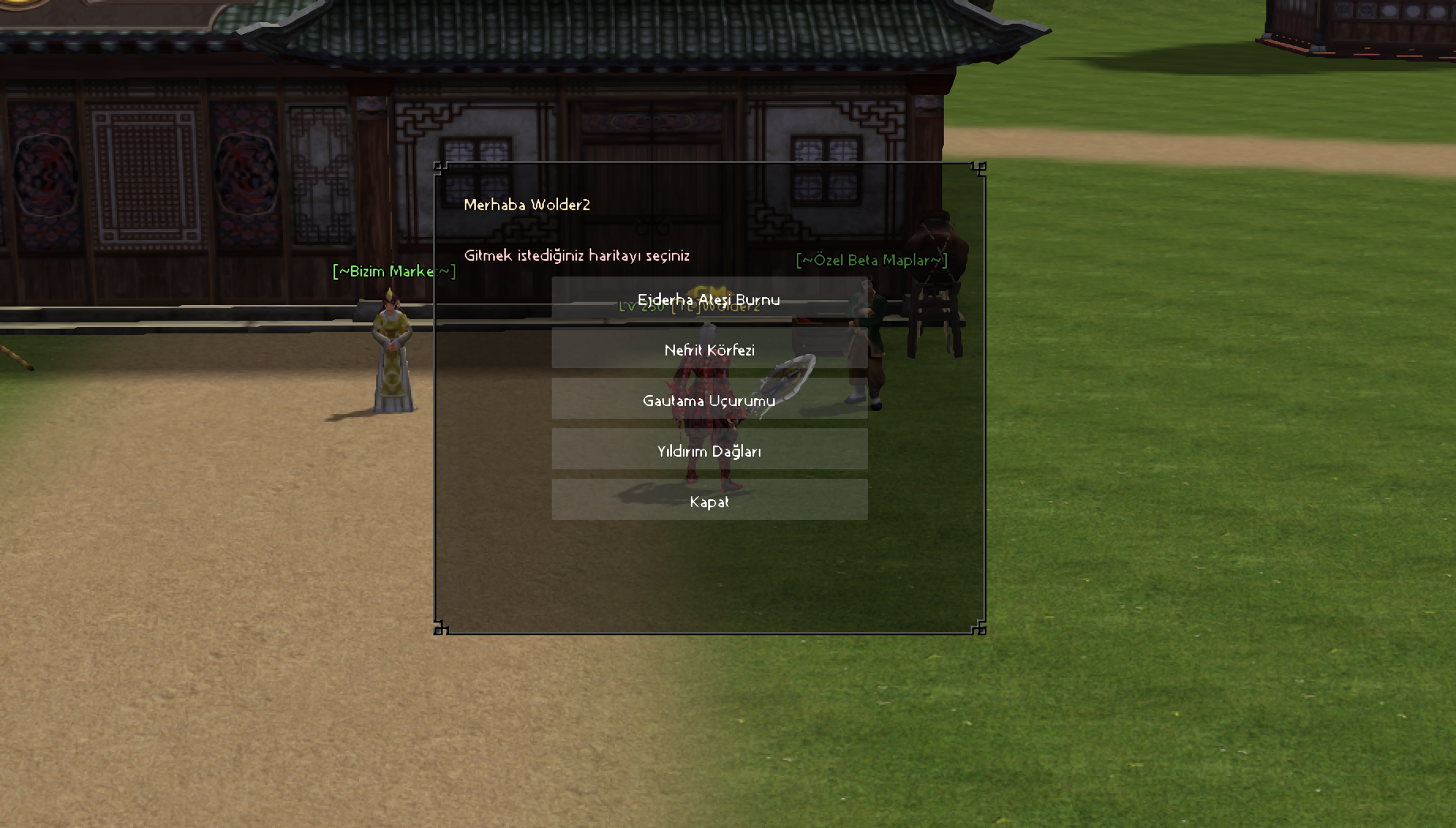The width and height of the screenshot is (1456, 828).
Task: Select Nefrit Körfezi destination
Action: tap(709, 349)
